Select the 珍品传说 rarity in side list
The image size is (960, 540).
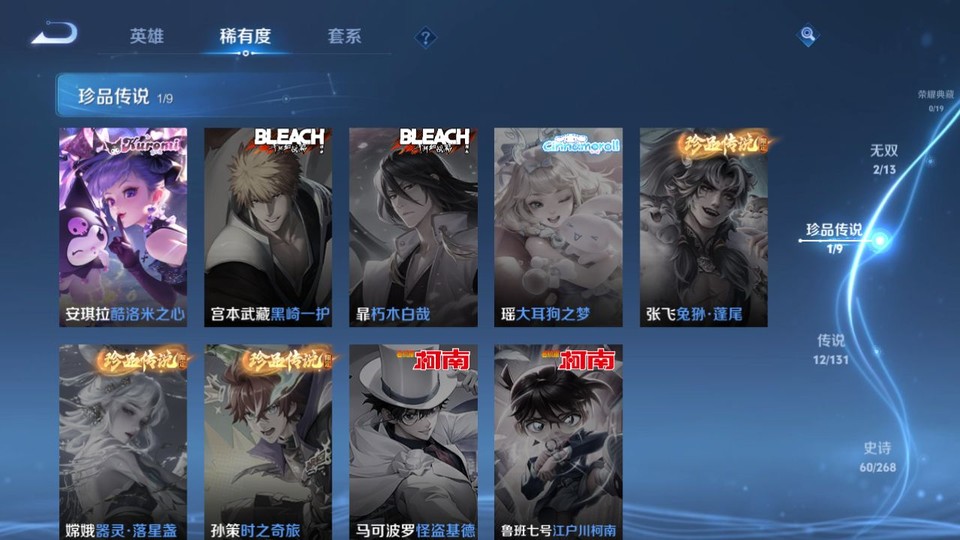834,236
